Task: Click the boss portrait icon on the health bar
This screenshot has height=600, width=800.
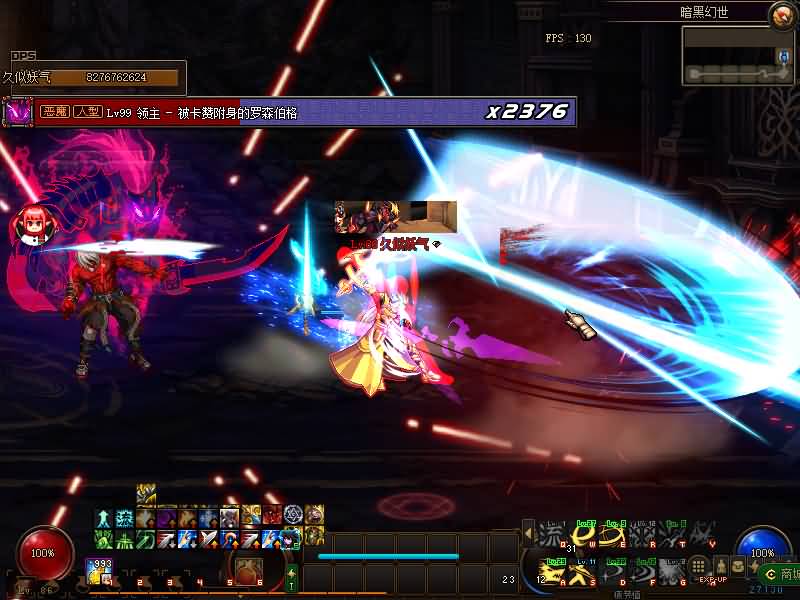Action: point(18,111)
